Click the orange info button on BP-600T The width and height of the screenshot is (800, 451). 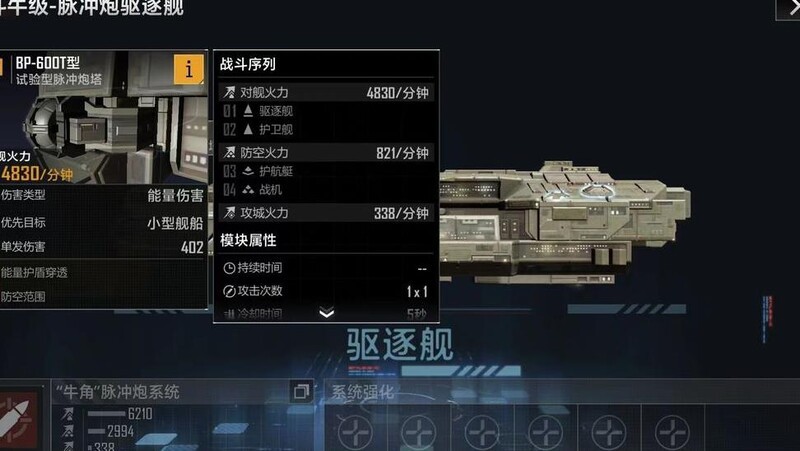188,69
